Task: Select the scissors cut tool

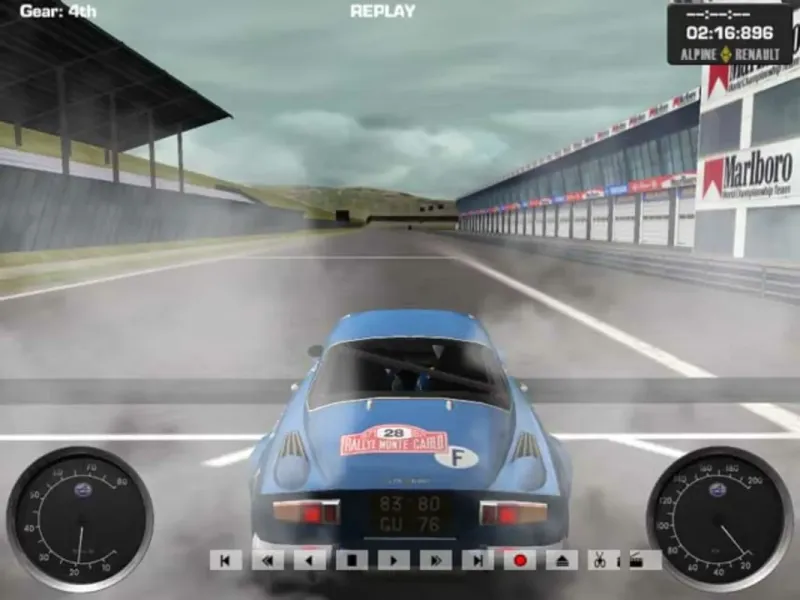Action: pos(598,560)
